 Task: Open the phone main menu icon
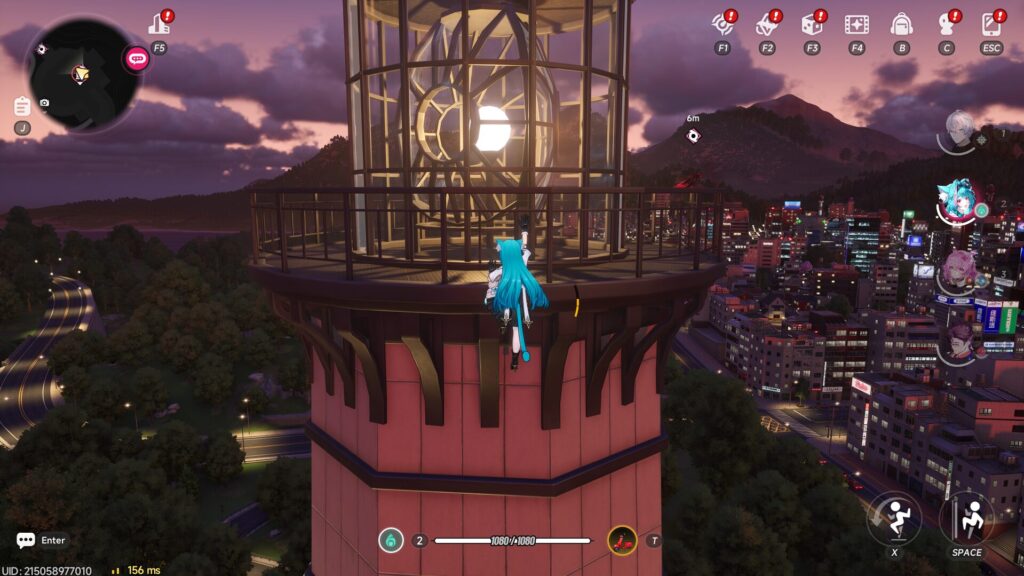[991, 24]
